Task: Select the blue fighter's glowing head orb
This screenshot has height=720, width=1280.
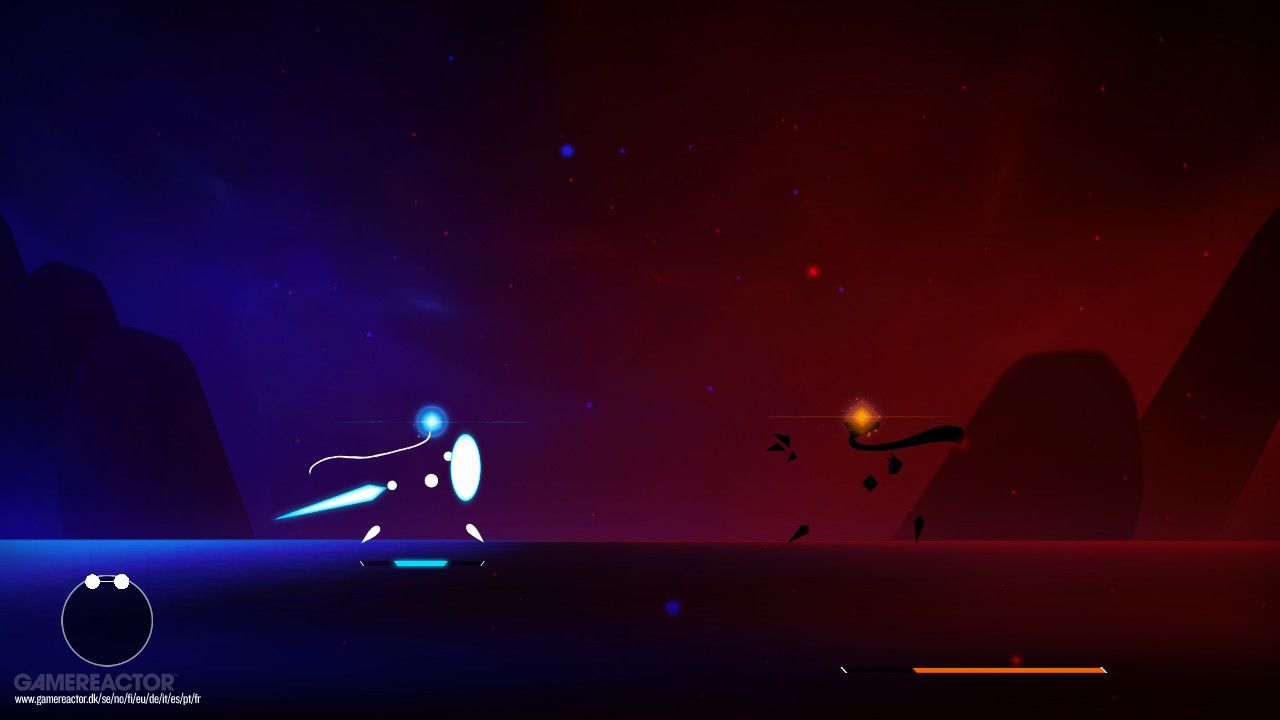Action: pyautogui.click(x=432, y=422)
